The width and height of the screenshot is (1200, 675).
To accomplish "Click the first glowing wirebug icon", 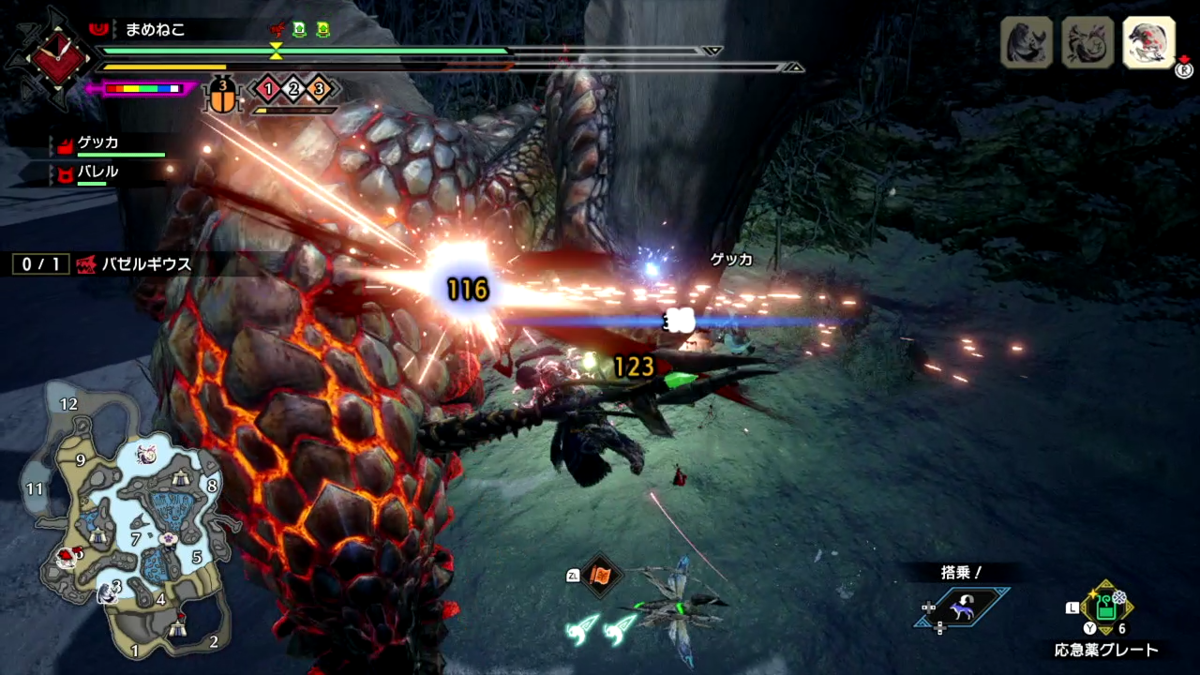I will 585,627.
